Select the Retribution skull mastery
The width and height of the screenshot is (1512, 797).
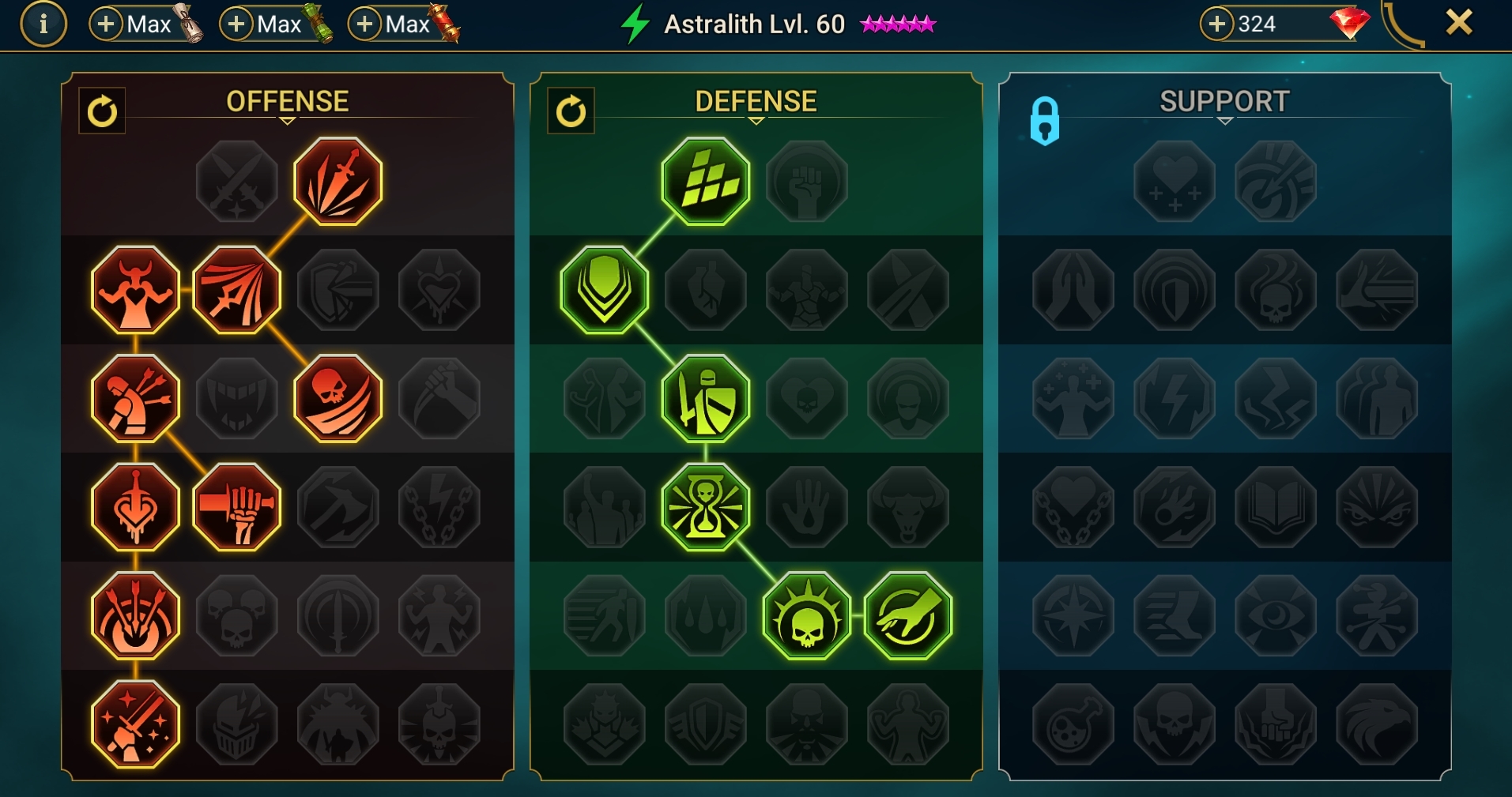[807, 617]
